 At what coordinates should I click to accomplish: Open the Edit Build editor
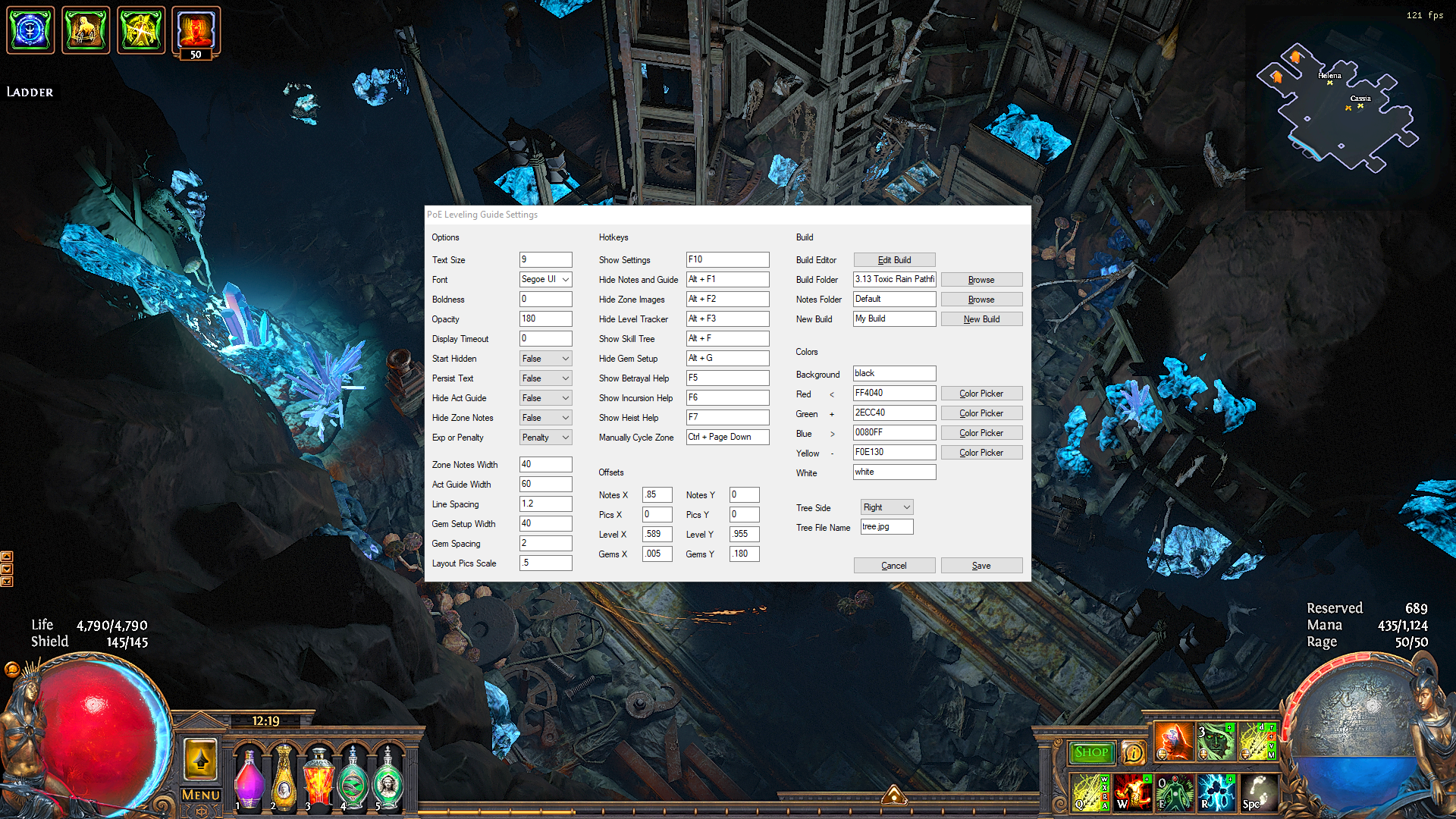tap(894, 260)
